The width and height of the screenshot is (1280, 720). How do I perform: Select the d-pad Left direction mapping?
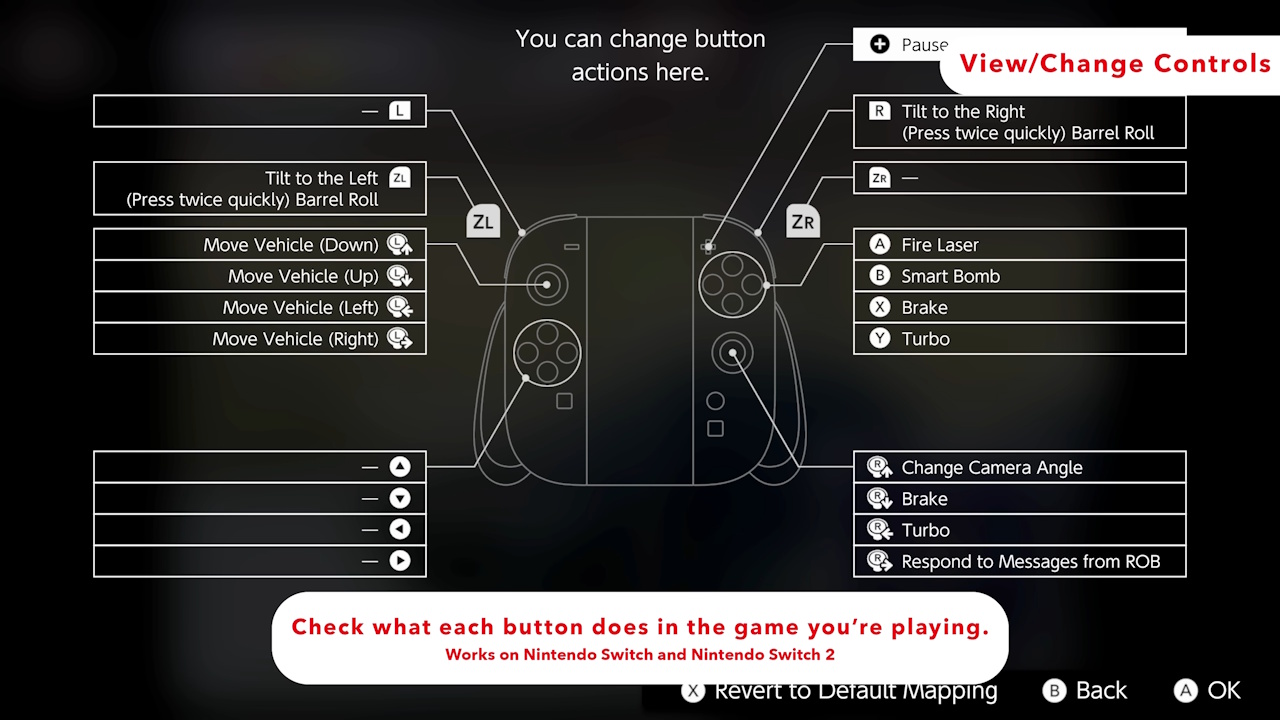[259, 529]
